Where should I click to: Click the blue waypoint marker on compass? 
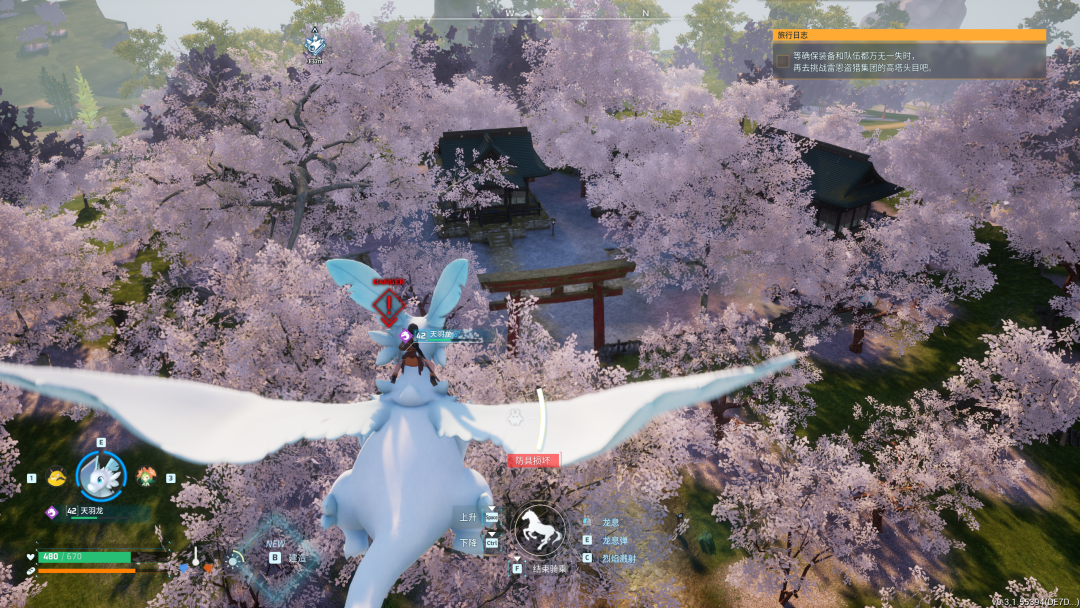(x=314, y=43)
